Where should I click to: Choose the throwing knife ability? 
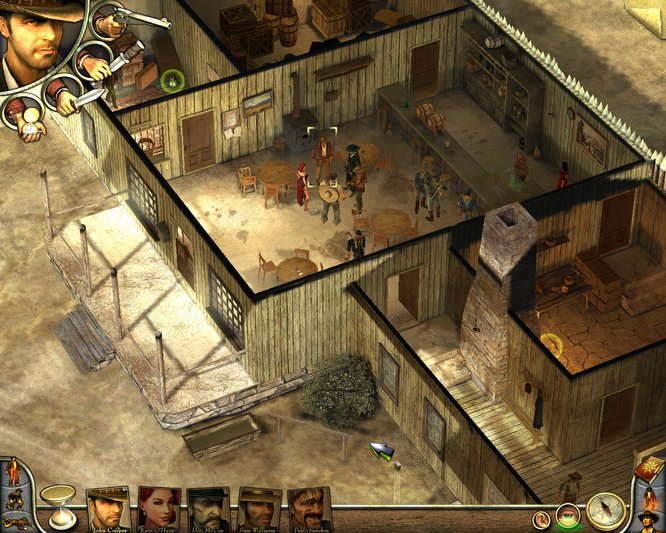tap(94, 61)
